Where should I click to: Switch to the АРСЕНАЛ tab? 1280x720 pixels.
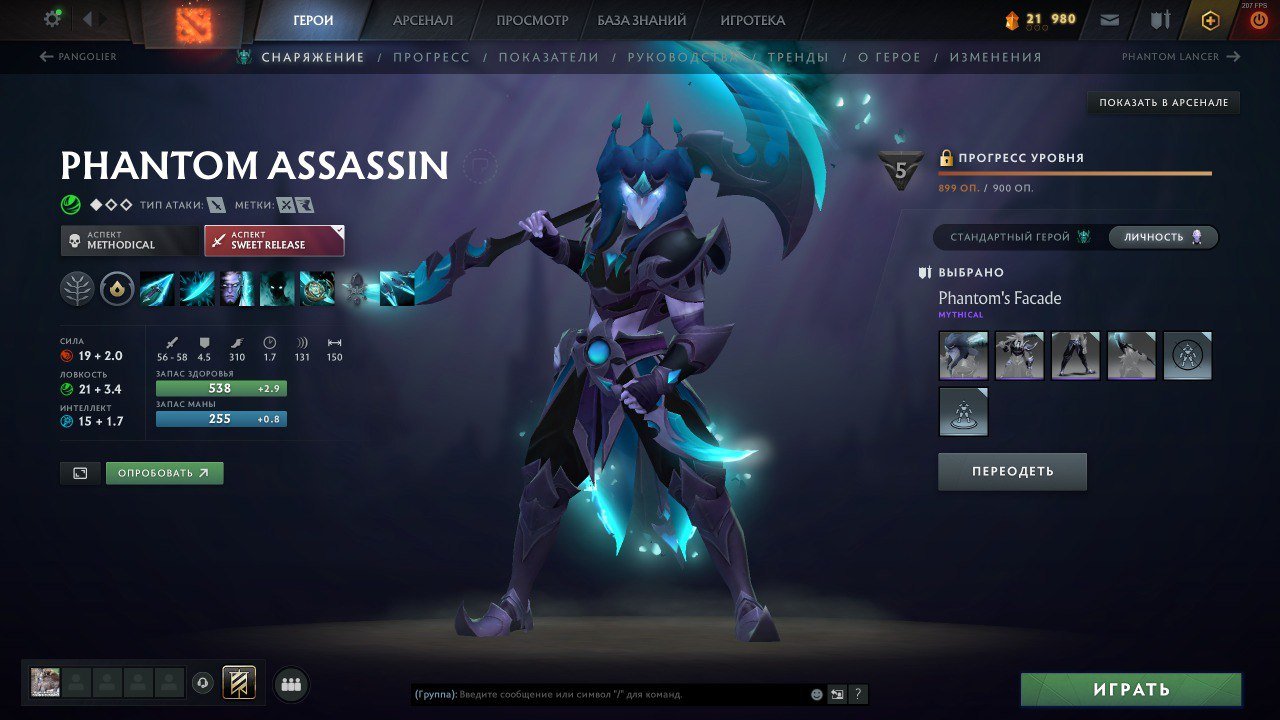[x=424, y=19]
